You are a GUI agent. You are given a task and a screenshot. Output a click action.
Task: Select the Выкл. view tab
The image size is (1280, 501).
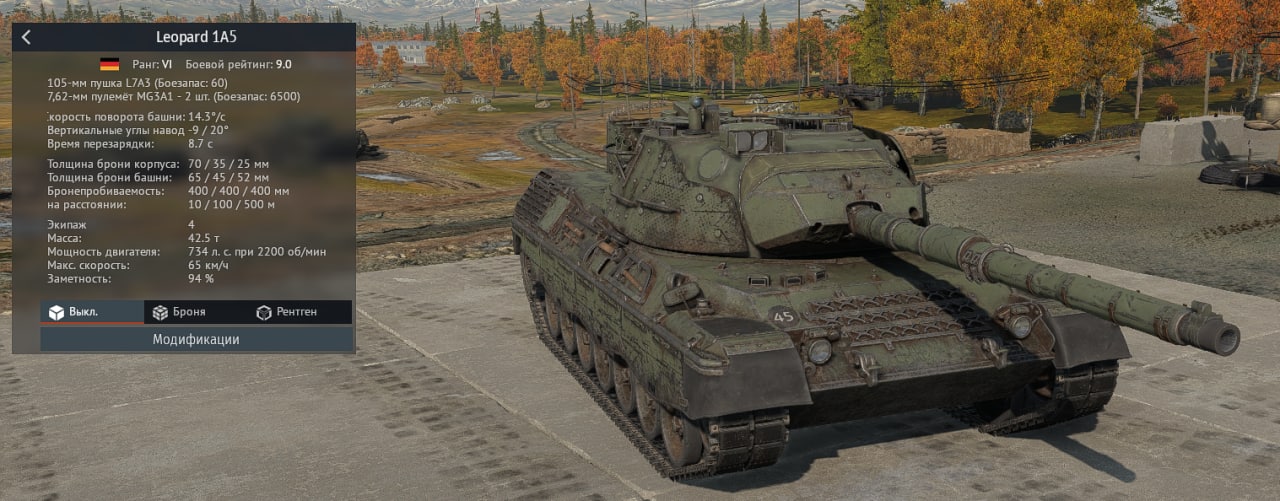tap(92, 312)
